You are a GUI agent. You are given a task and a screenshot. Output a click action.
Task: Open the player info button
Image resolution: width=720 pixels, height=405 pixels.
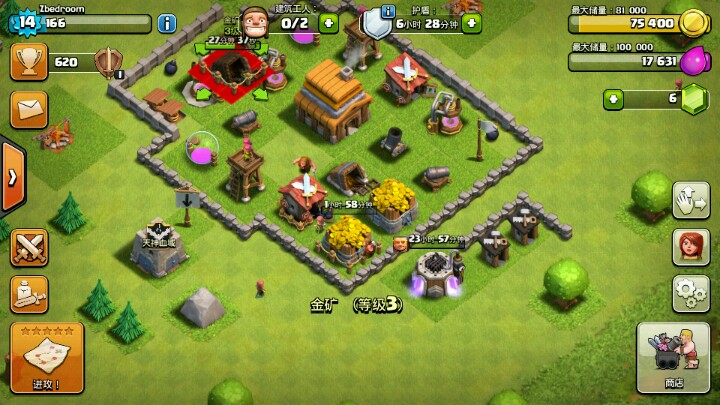(x=167, y=22)
